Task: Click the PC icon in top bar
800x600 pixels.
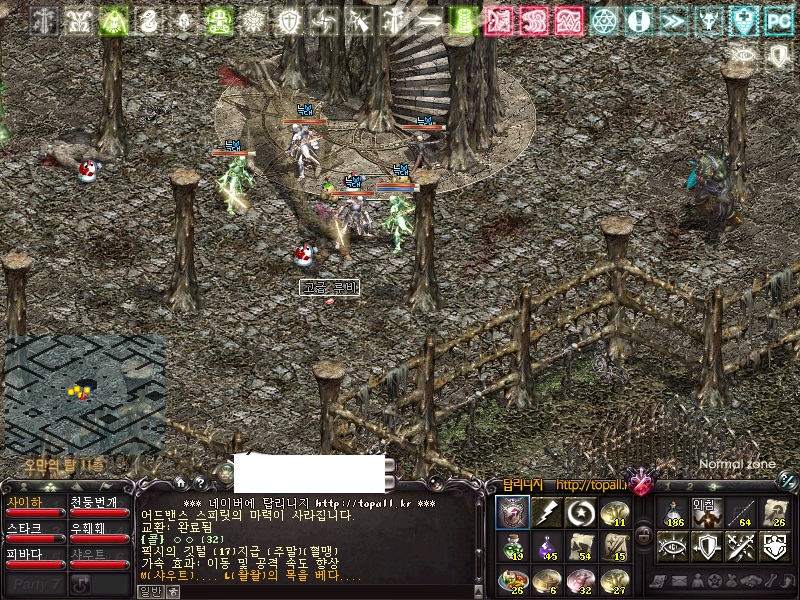Action: (778, 20)
